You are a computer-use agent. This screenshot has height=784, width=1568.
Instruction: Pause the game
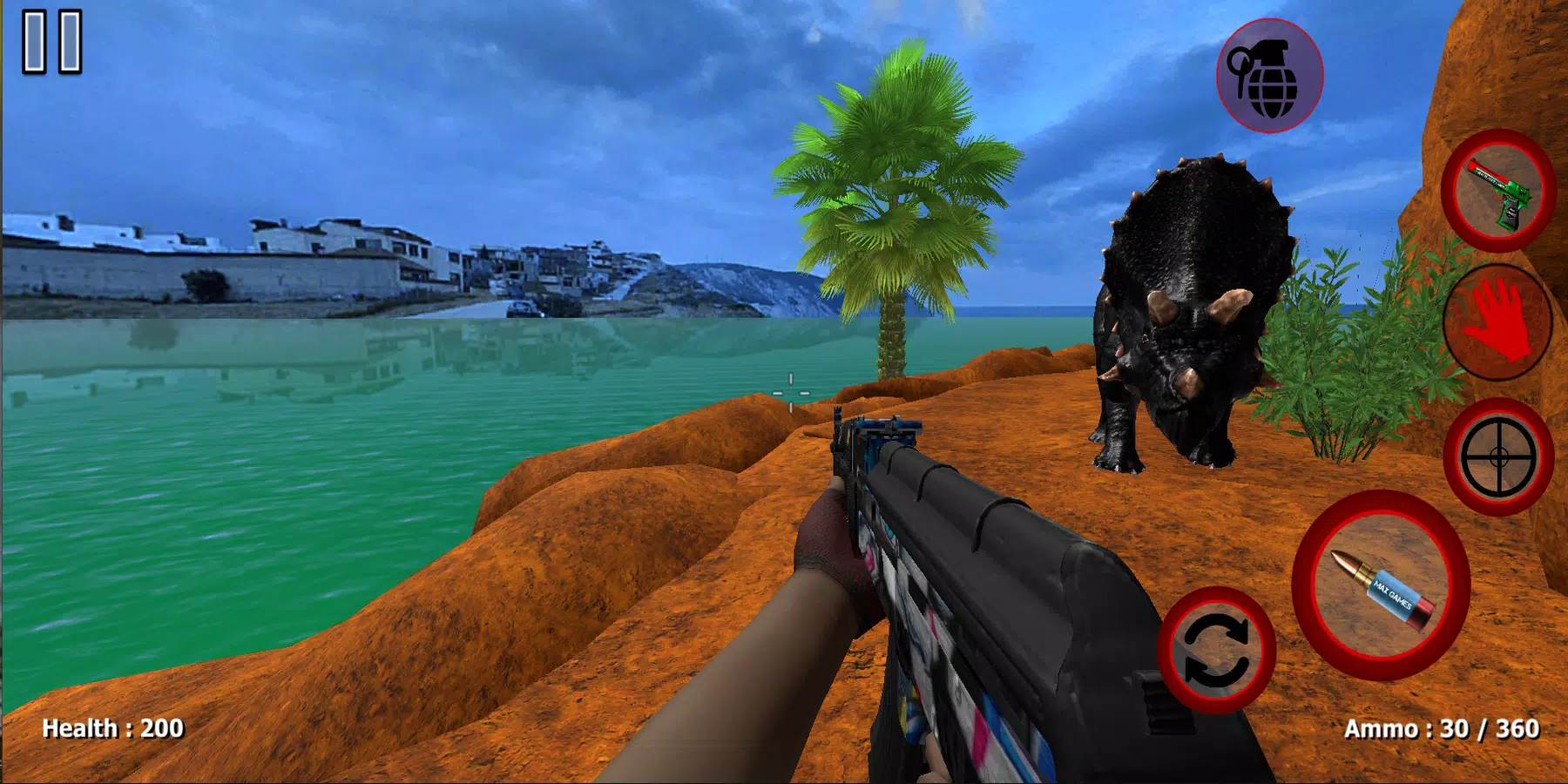click(52, 41)
